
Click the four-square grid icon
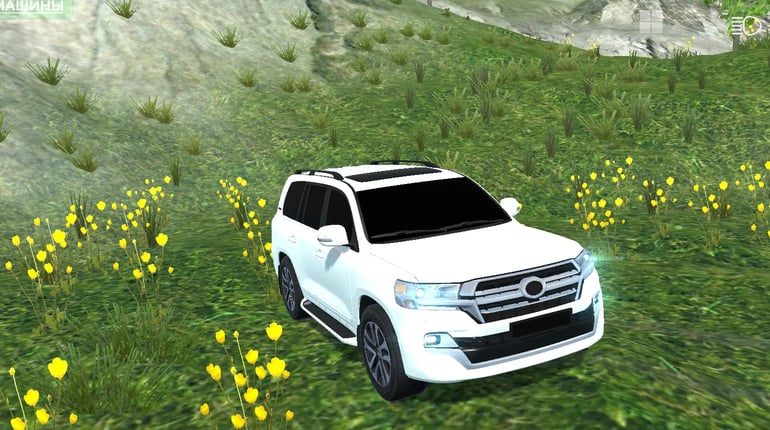click(x=650, y=22)
